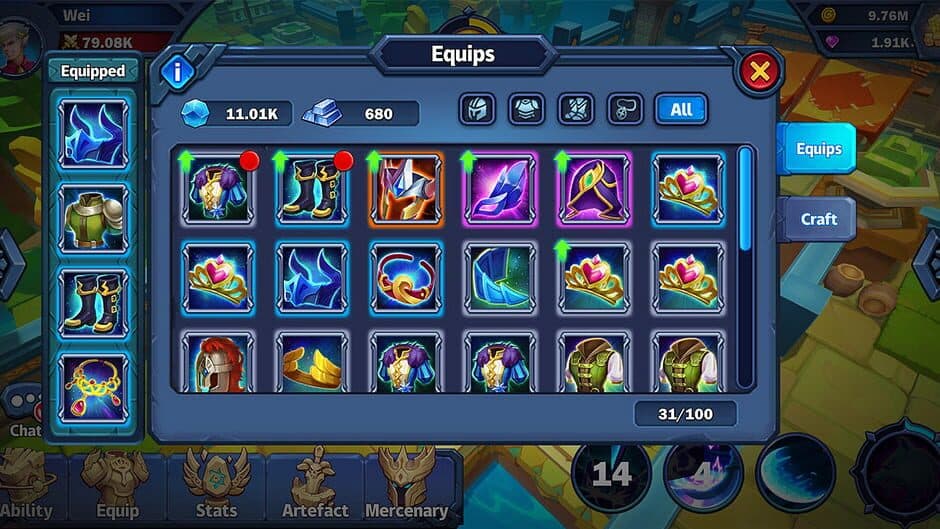Select the orange-framed armored helmet item
This screenshot has width=940, height=529.
406,188
